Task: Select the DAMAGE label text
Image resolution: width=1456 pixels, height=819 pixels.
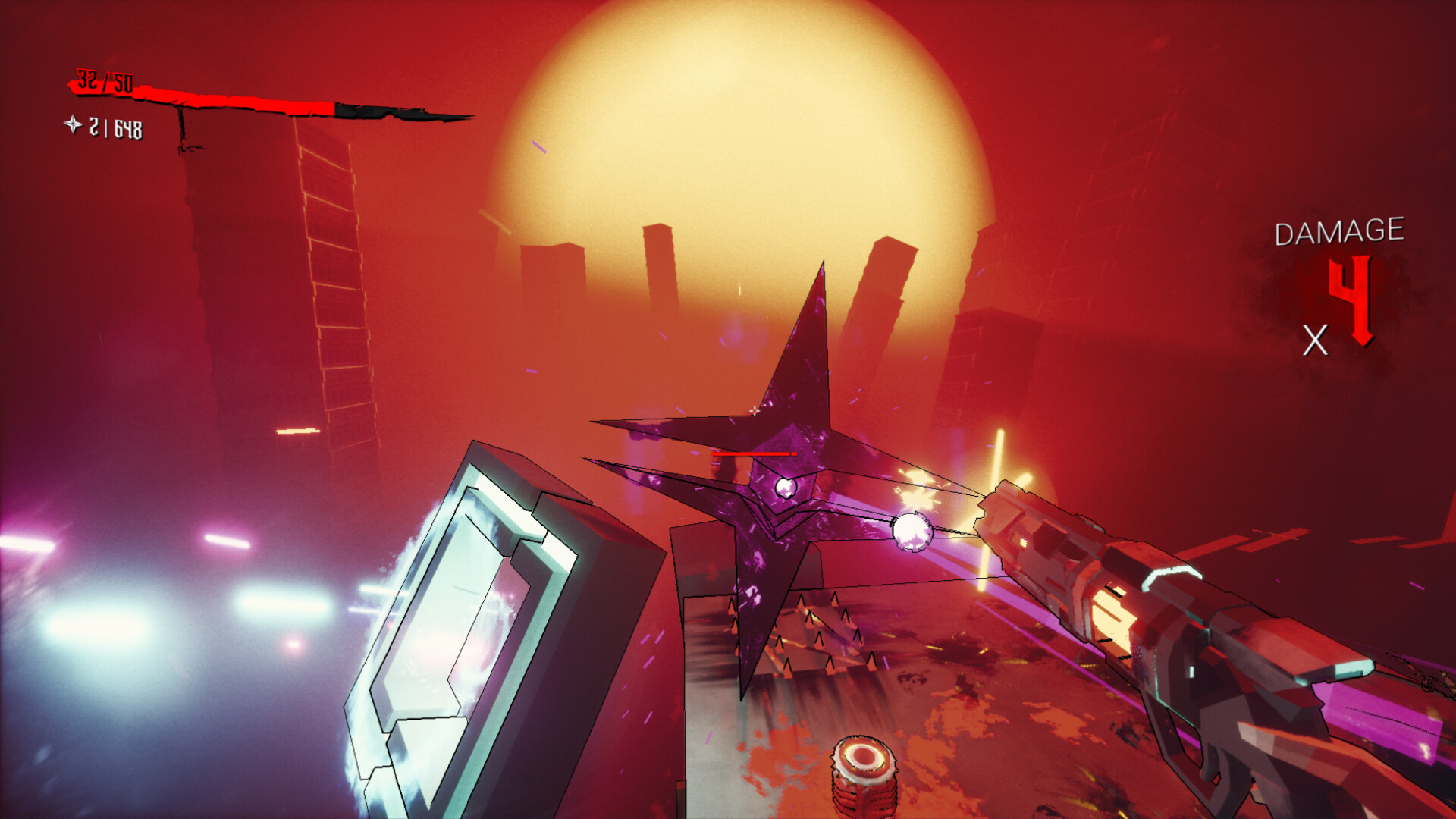Action: (x=1338, y=231)
